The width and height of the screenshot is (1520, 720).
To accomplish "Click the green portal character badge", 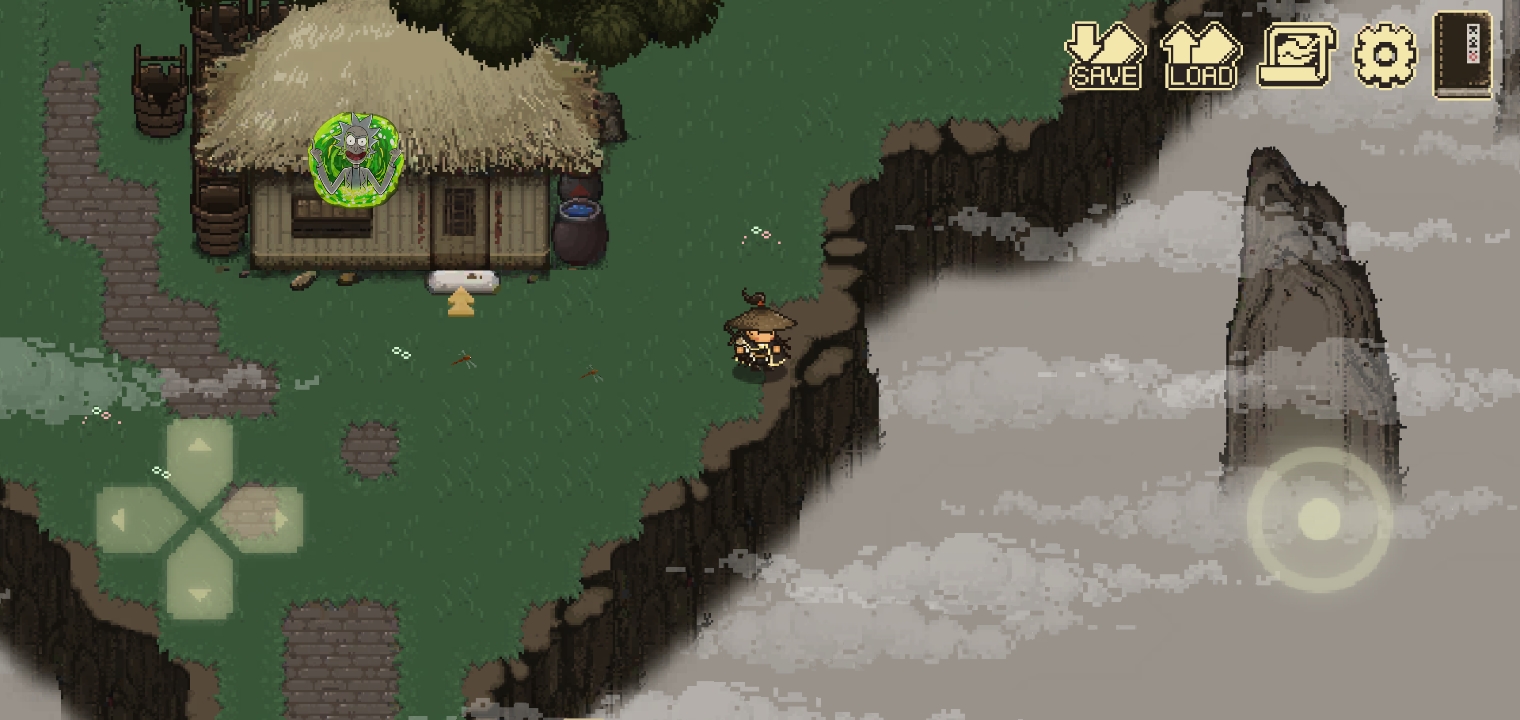I will [356, 158].
